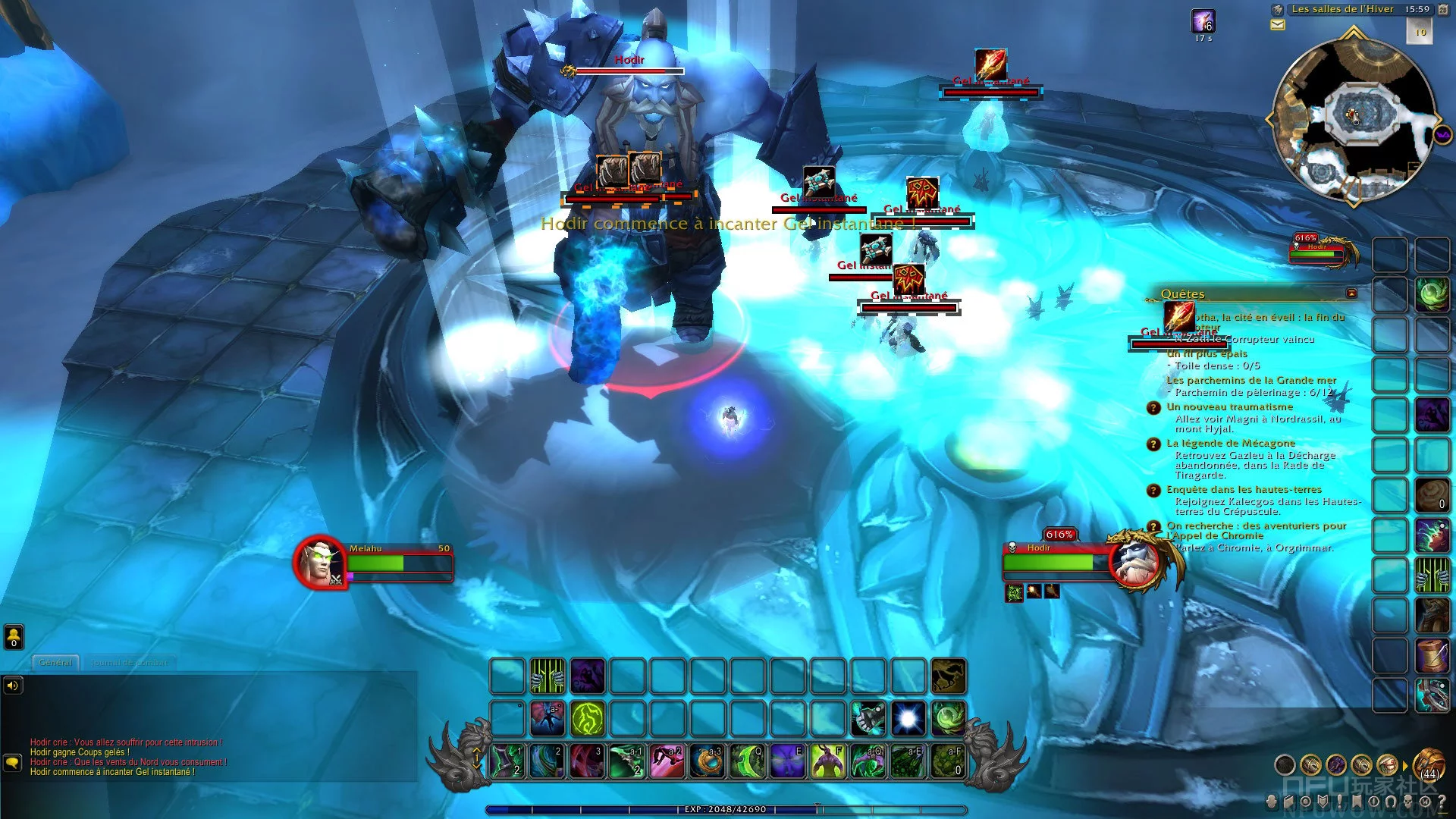Collapse the Quêtes tracker header
This screenshot has height=819, width=1456.
[1351, 293]
